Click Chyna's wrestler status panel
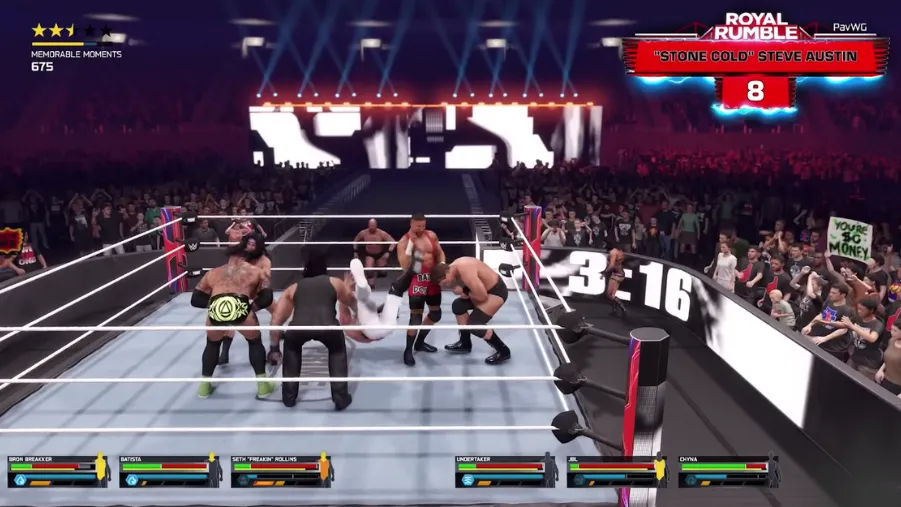901x507 pixels. [728, 470]
